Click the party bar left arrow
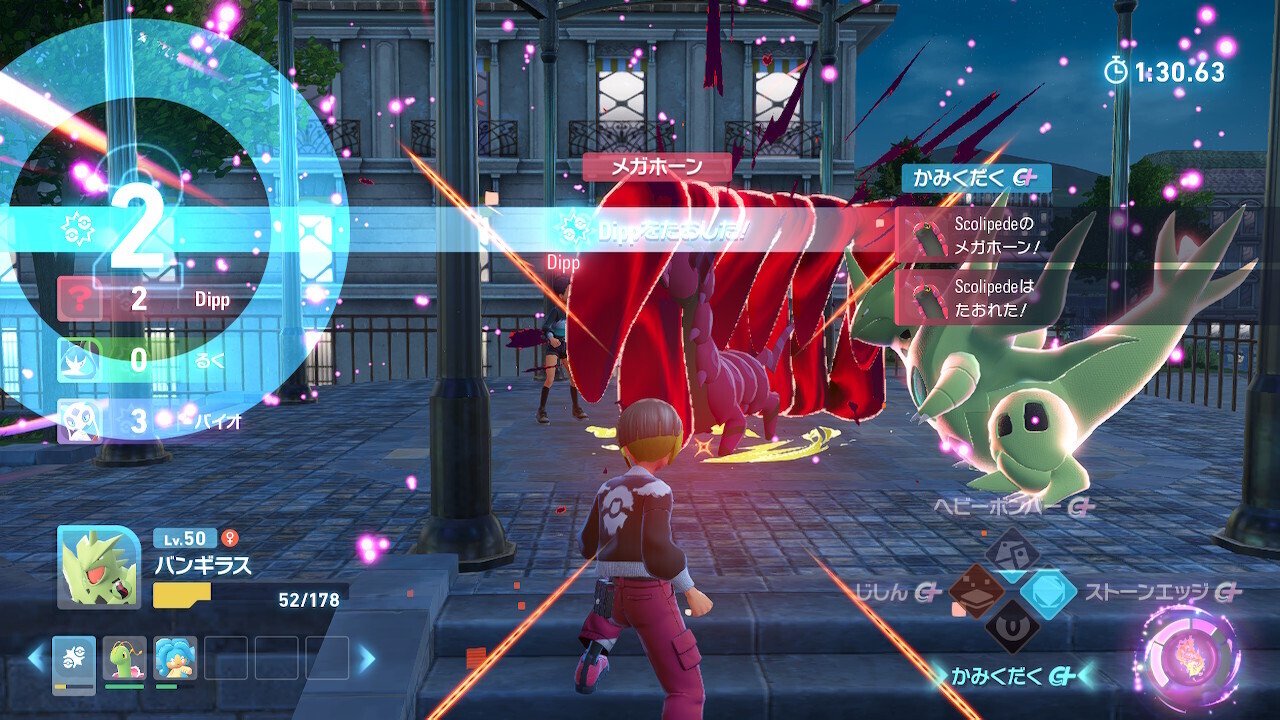Image resolution: width=1280 pixels, height=720 pixels. (x=36, y=658)
